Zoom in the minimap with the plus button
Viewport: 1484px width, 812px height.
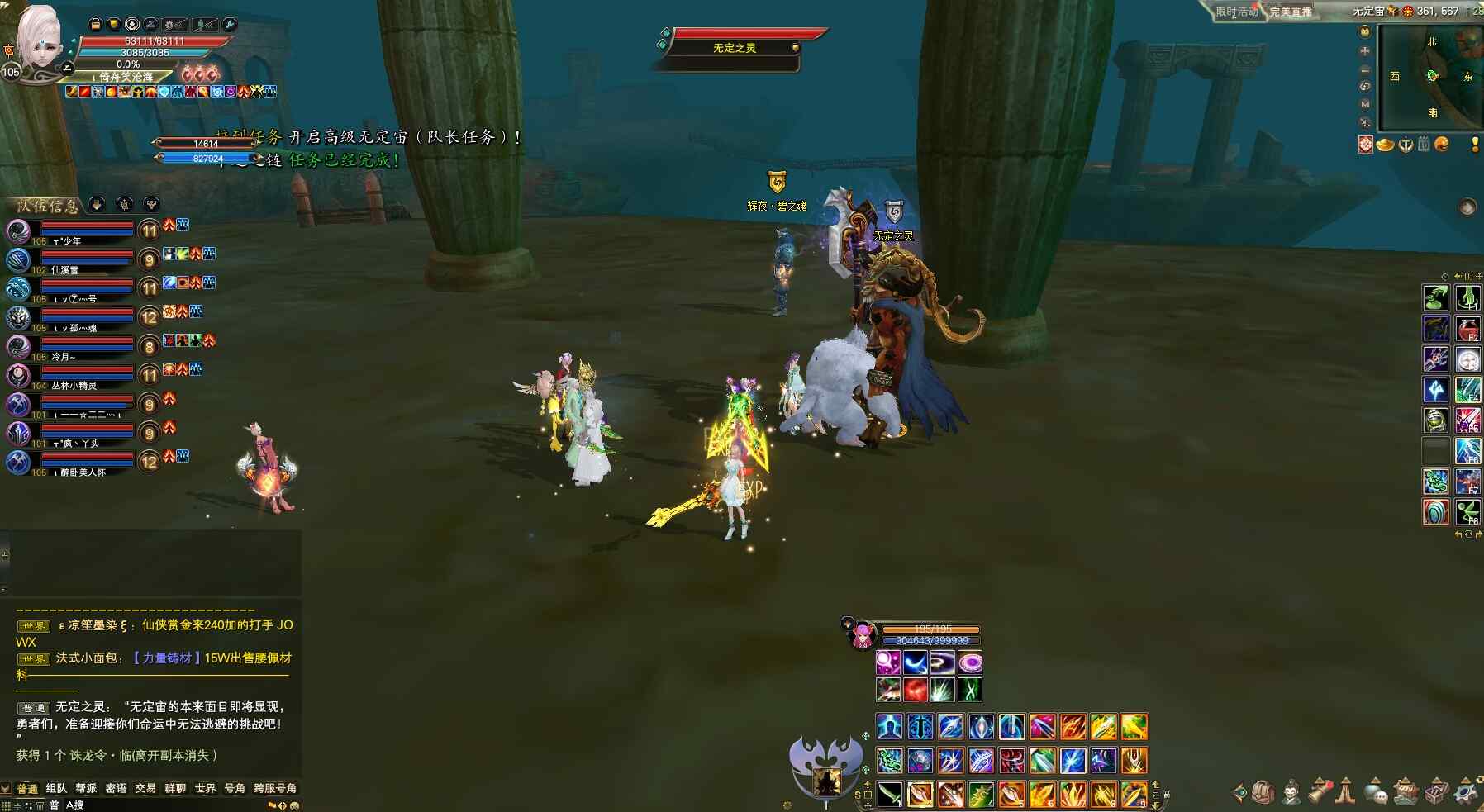coord(1365,50)
